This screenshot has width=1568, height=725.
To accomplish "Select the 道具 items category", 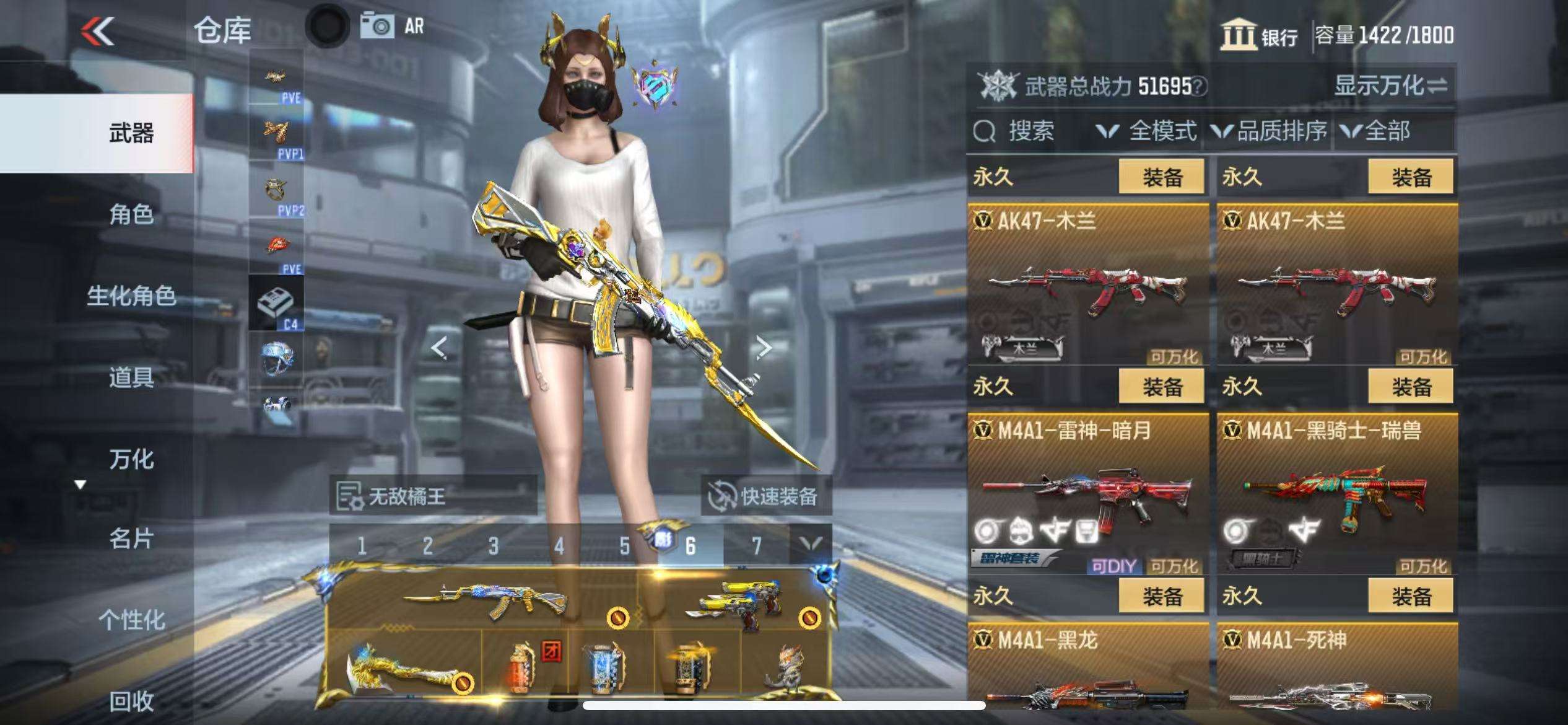I will [131, 377].
